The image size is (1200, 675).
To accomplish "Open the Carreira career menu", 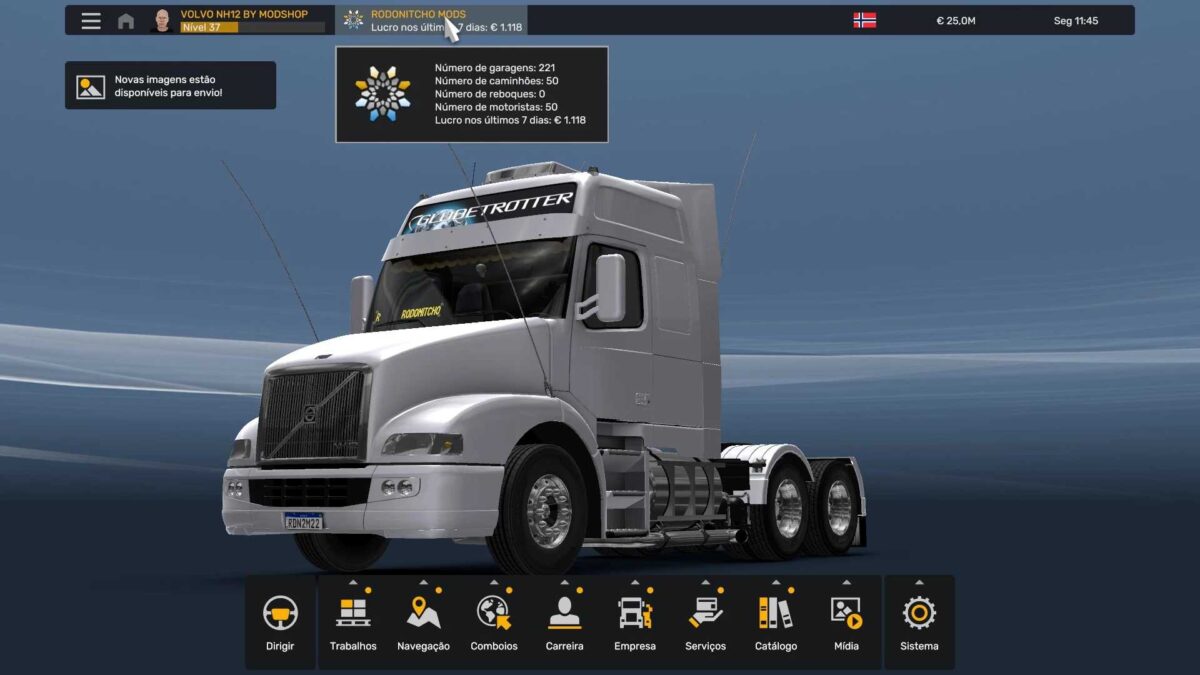I will point(564,622).
